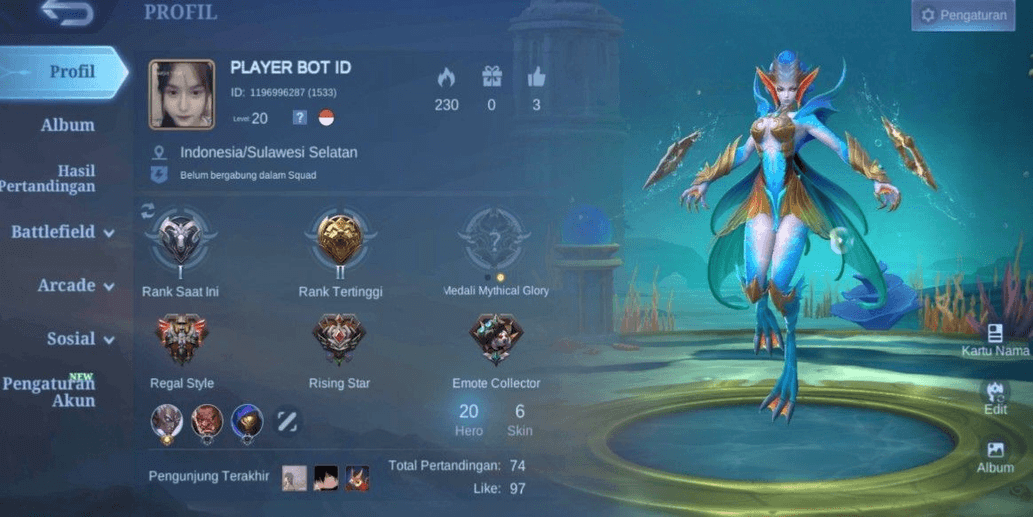Select the Regal Style achievement badge
Viewport: 1033px width, 517px height.
(181, 341)
